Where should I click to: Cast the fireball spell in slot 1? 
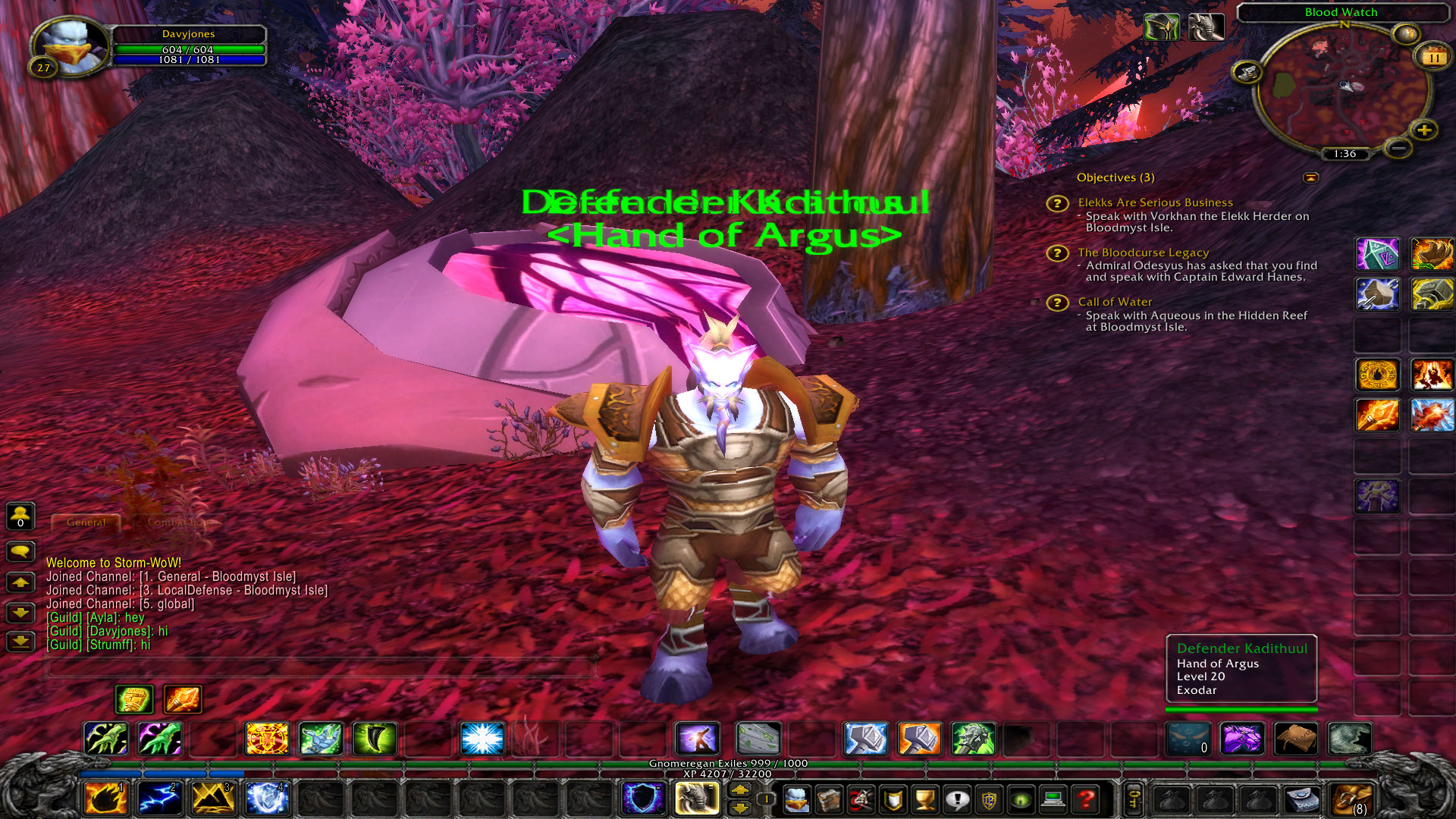106,798
